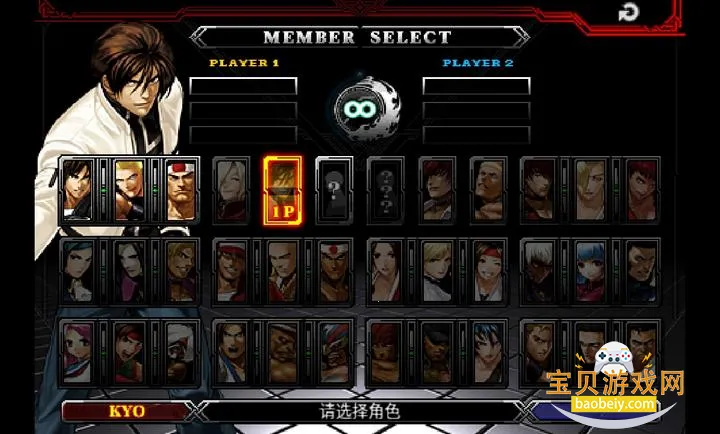Choose the masked Raiden wrestler portrait
This screenshot has height=434, width=720.
pyautogui.click(x=334, y=352)
